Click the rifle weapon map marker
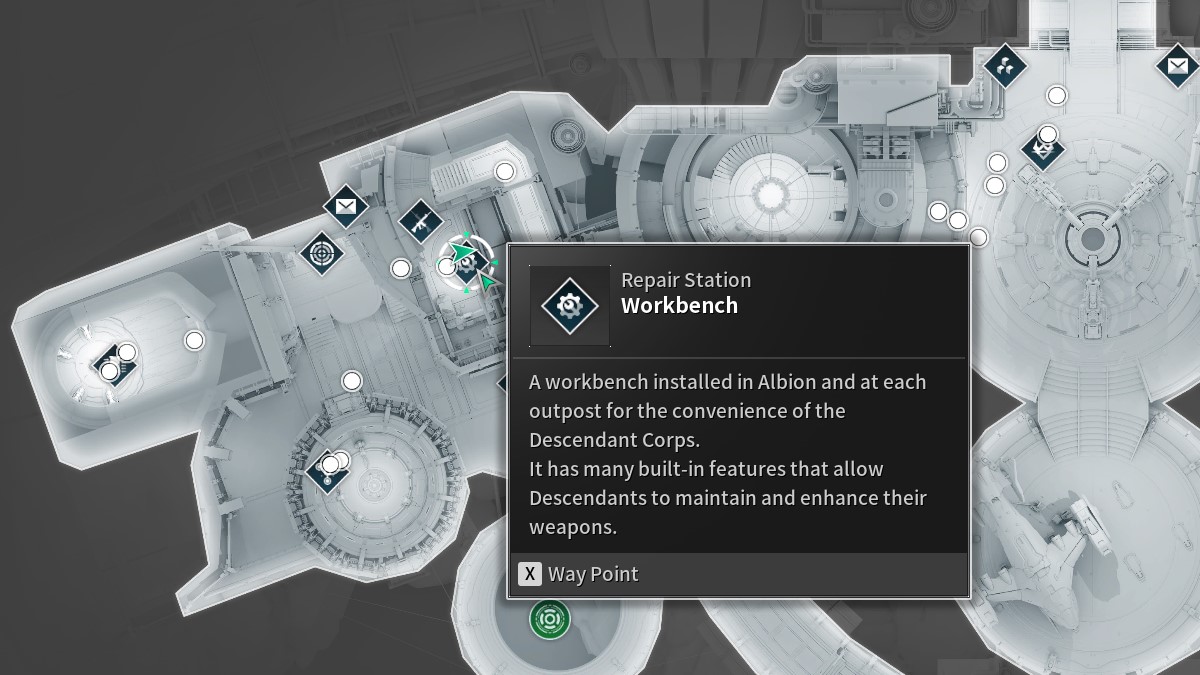Image resolution: width=1200 pixels, height=675 pixels. [x=421, y=221]
